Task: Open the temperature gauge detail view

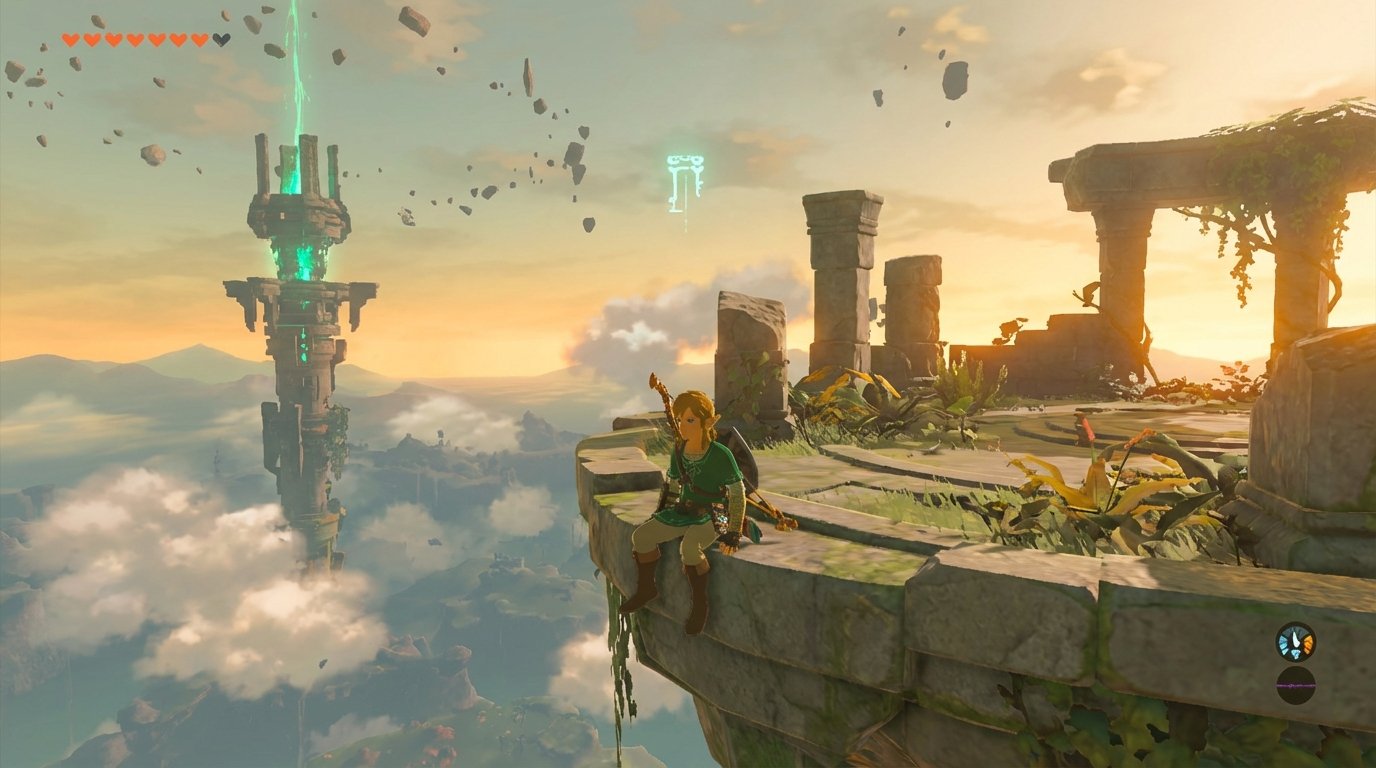Action: [x=1296, y=642]
